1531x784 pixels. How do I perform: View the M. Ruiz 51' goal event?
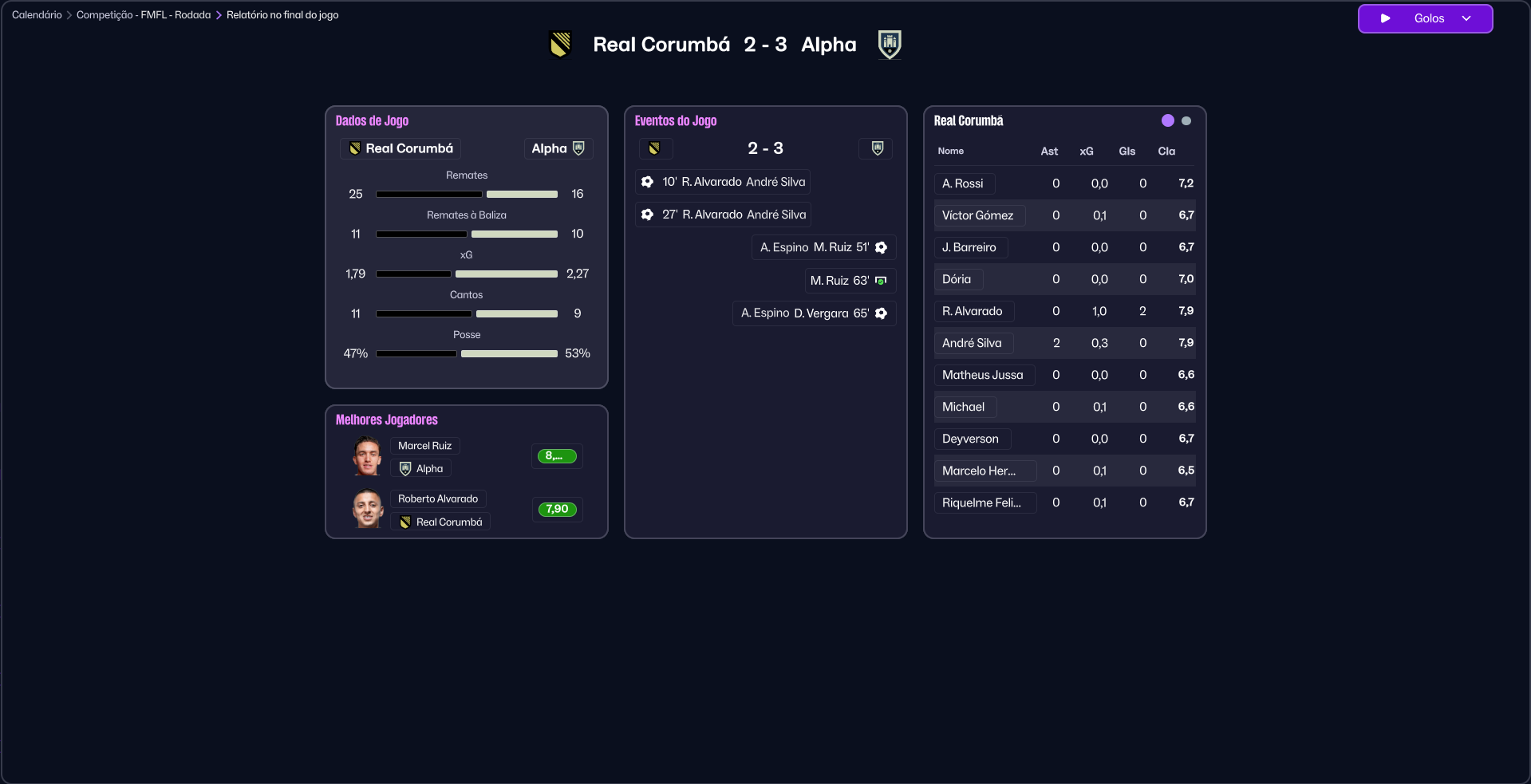823,247
